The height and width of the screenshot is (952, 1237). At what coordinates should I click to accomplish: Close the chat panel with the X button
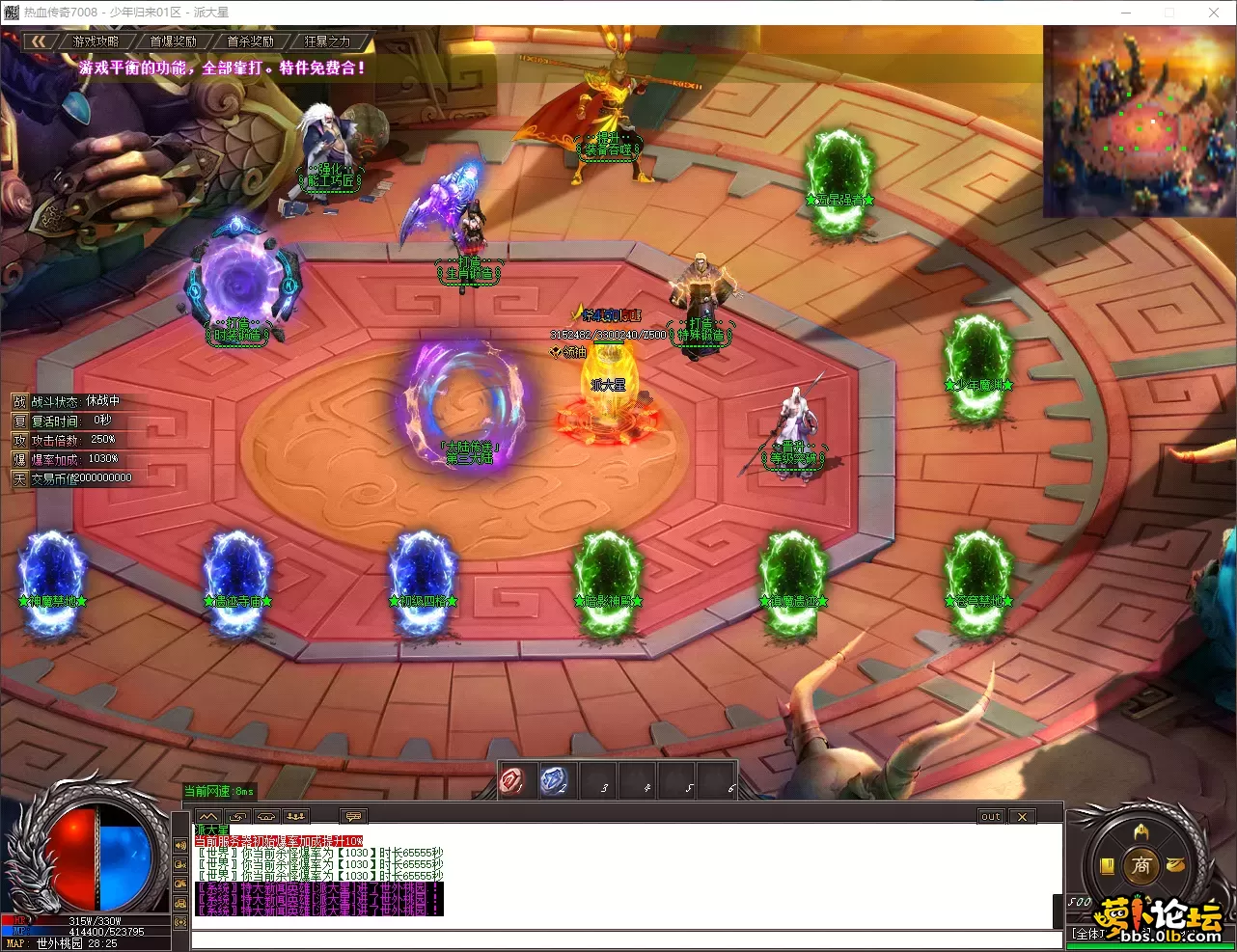[x=1022, y=817]
